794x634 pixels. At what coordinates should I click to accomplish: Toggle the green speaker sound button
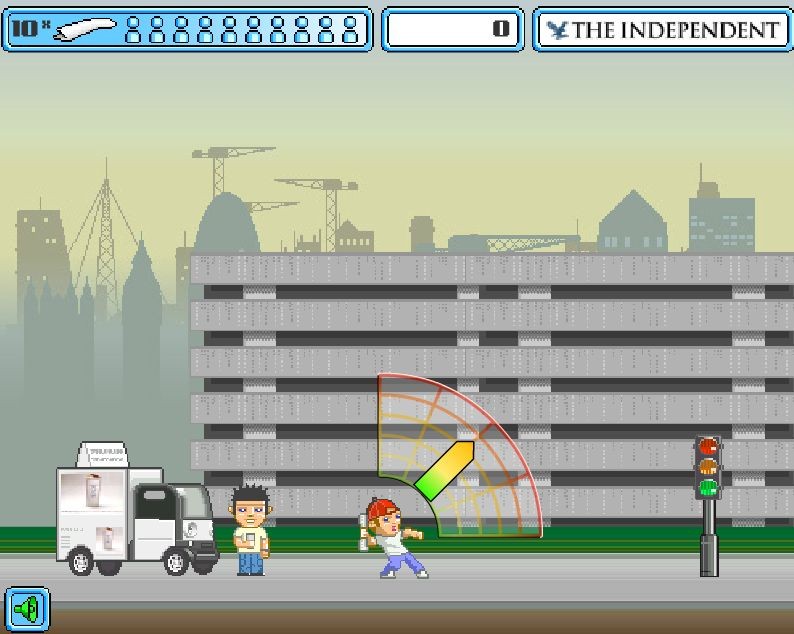point(28,607)
